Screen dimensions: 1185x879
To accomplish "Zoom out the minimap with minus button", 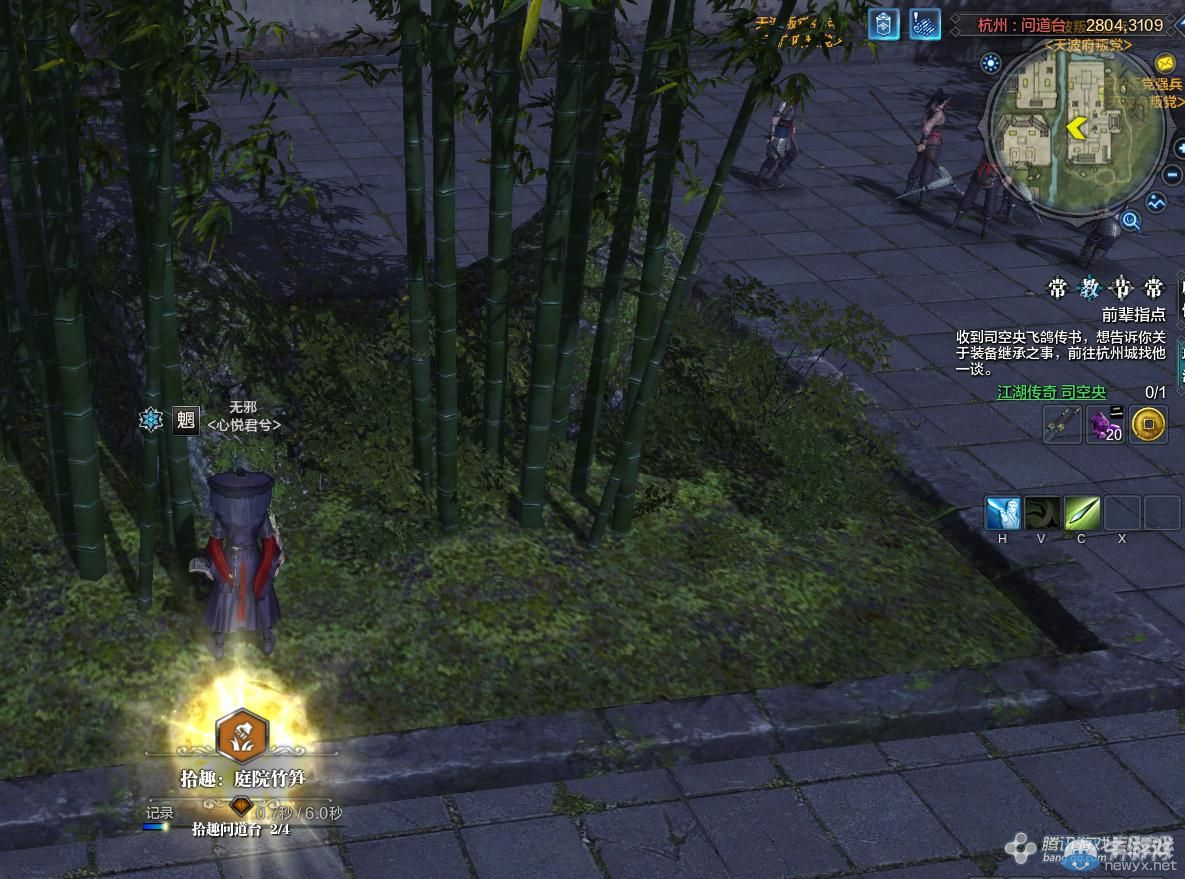I will [x=1173, y=175].
